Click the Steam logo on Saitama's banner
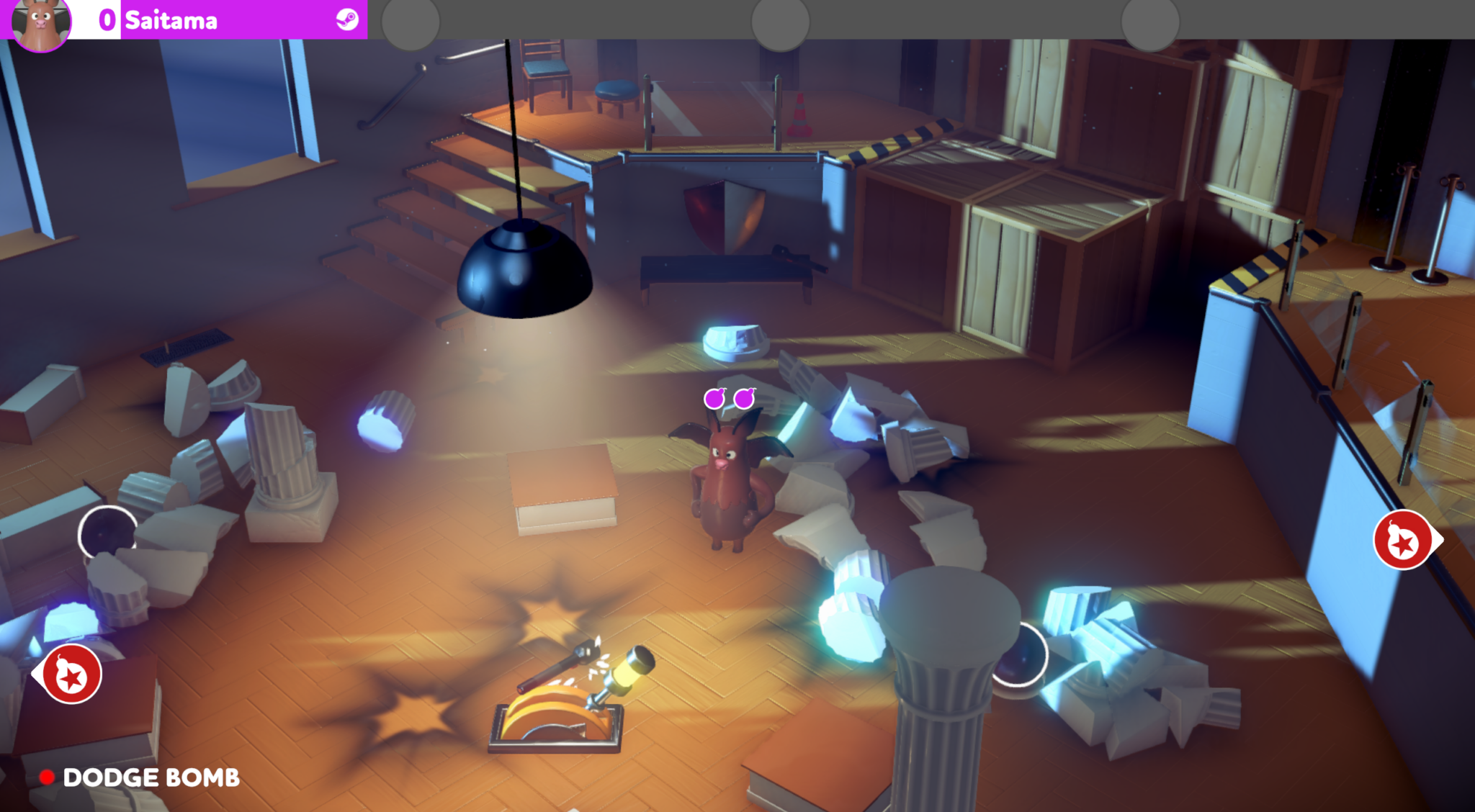 pyautogui.click(x=347, y=19)
